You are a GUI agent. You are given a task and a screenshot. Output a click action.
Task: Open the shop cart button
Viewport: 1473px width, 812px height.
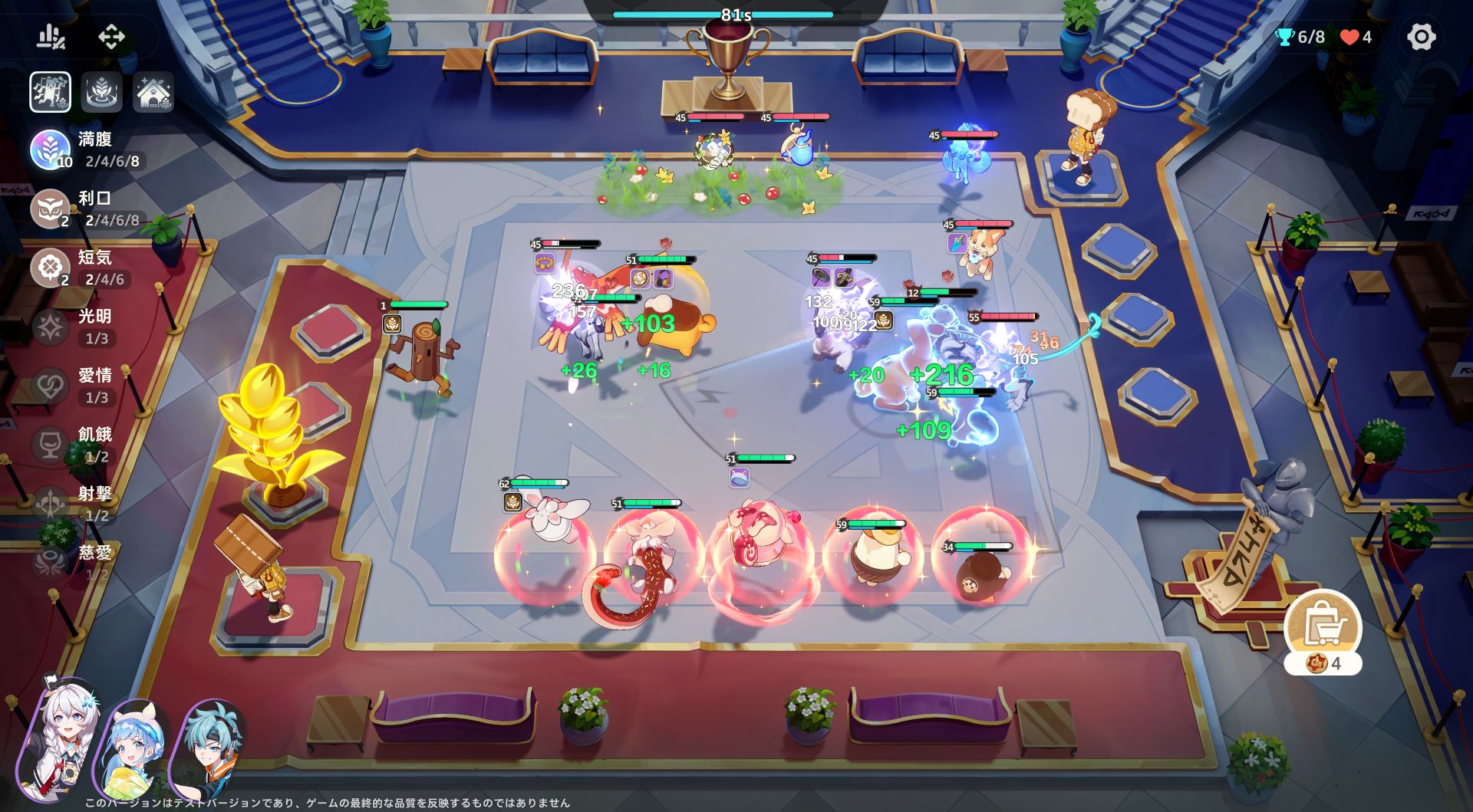[x=1323, y=626]
